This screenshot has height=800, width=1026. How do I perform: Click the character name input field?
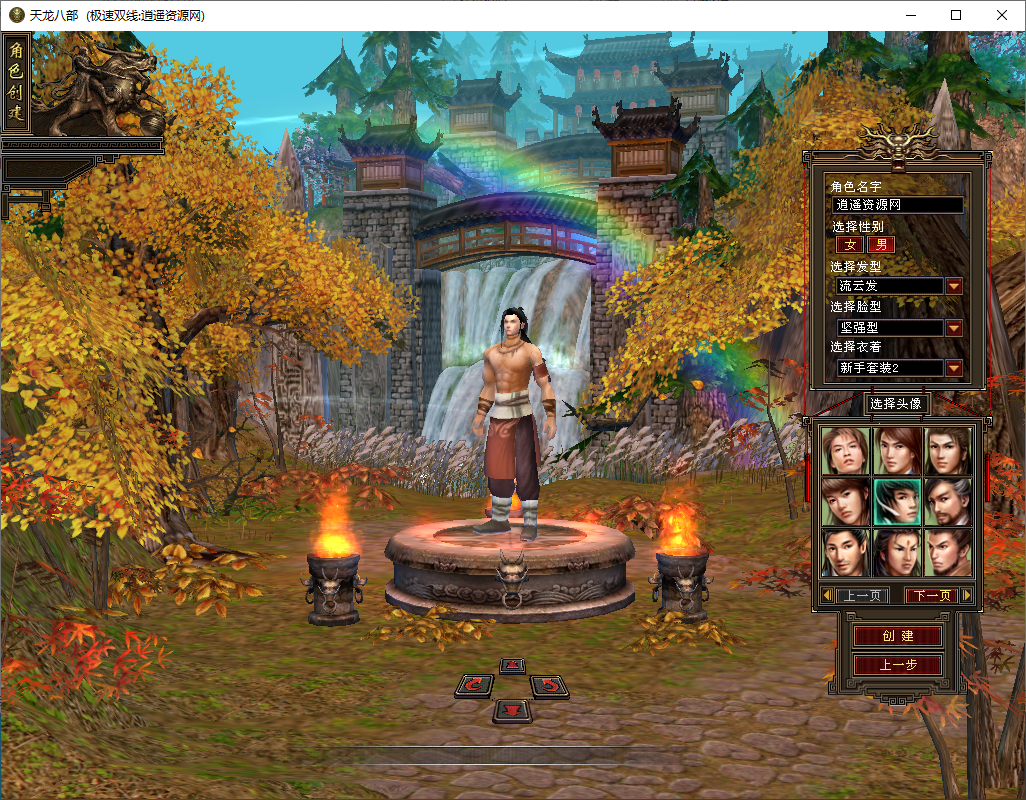(898, 205)
